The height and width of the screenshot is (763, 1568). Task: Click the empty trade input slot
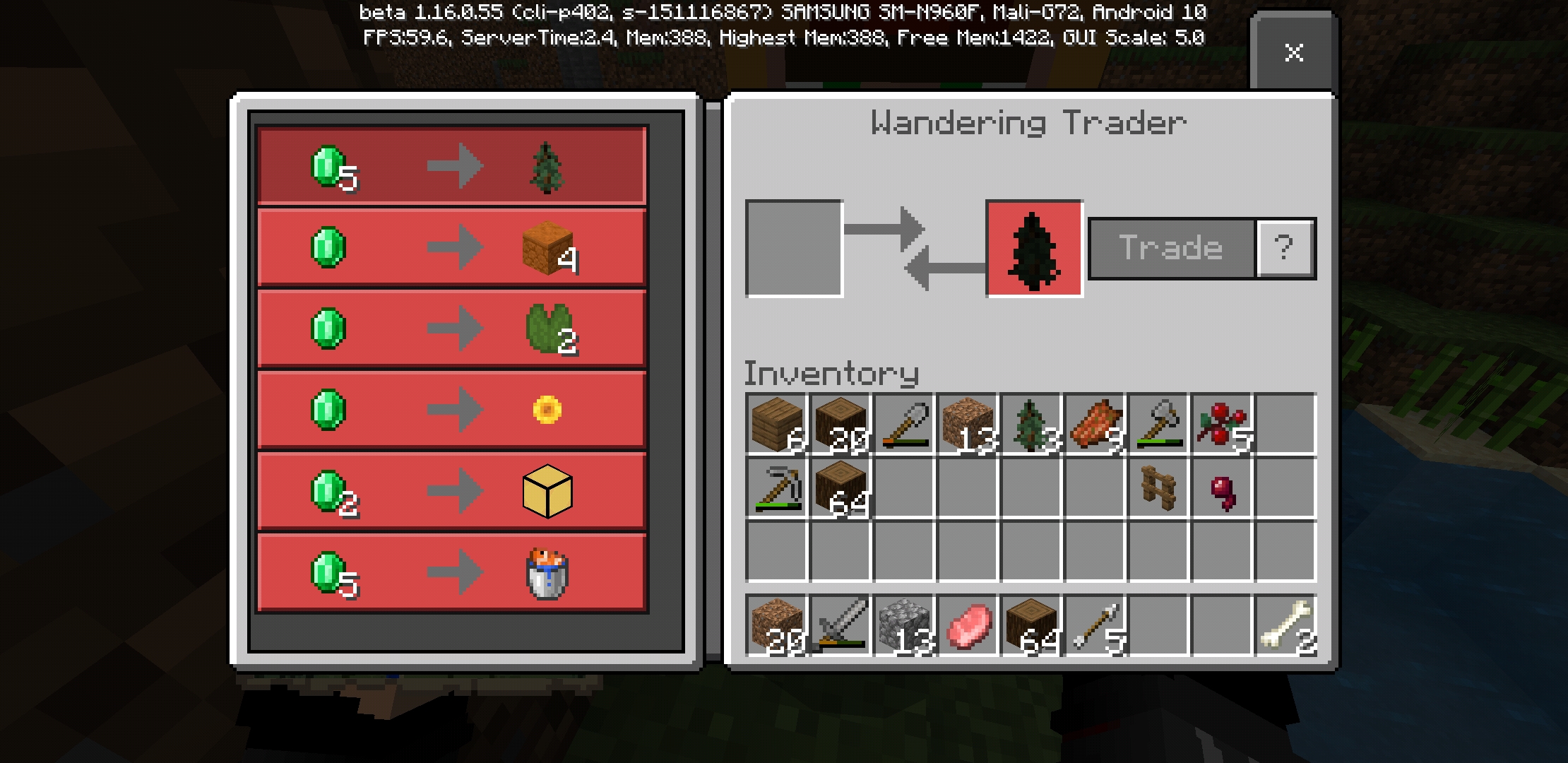tap(794, 247)
